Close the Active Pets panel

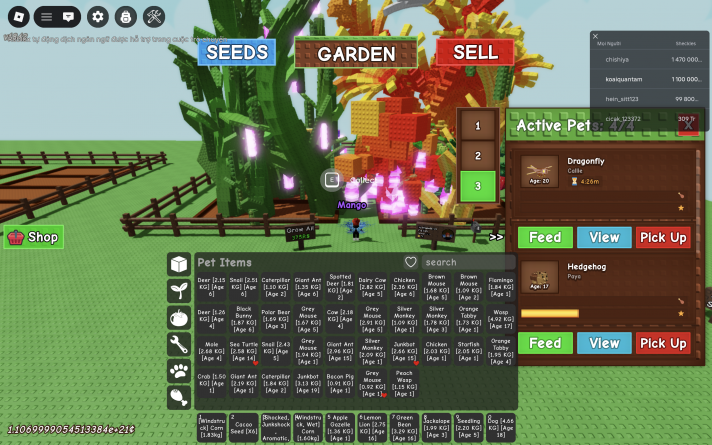(x=687, y=125)
